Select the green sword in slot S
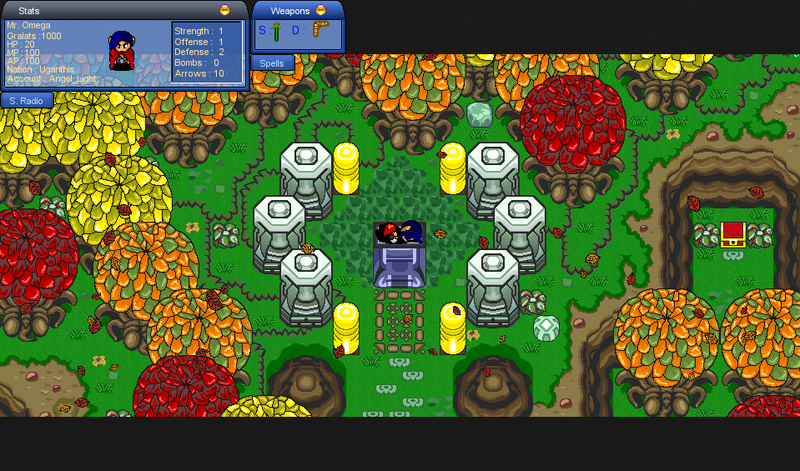The width and height of the screenshot is (800, 471). pyautogui.click(x=276, y=31)
